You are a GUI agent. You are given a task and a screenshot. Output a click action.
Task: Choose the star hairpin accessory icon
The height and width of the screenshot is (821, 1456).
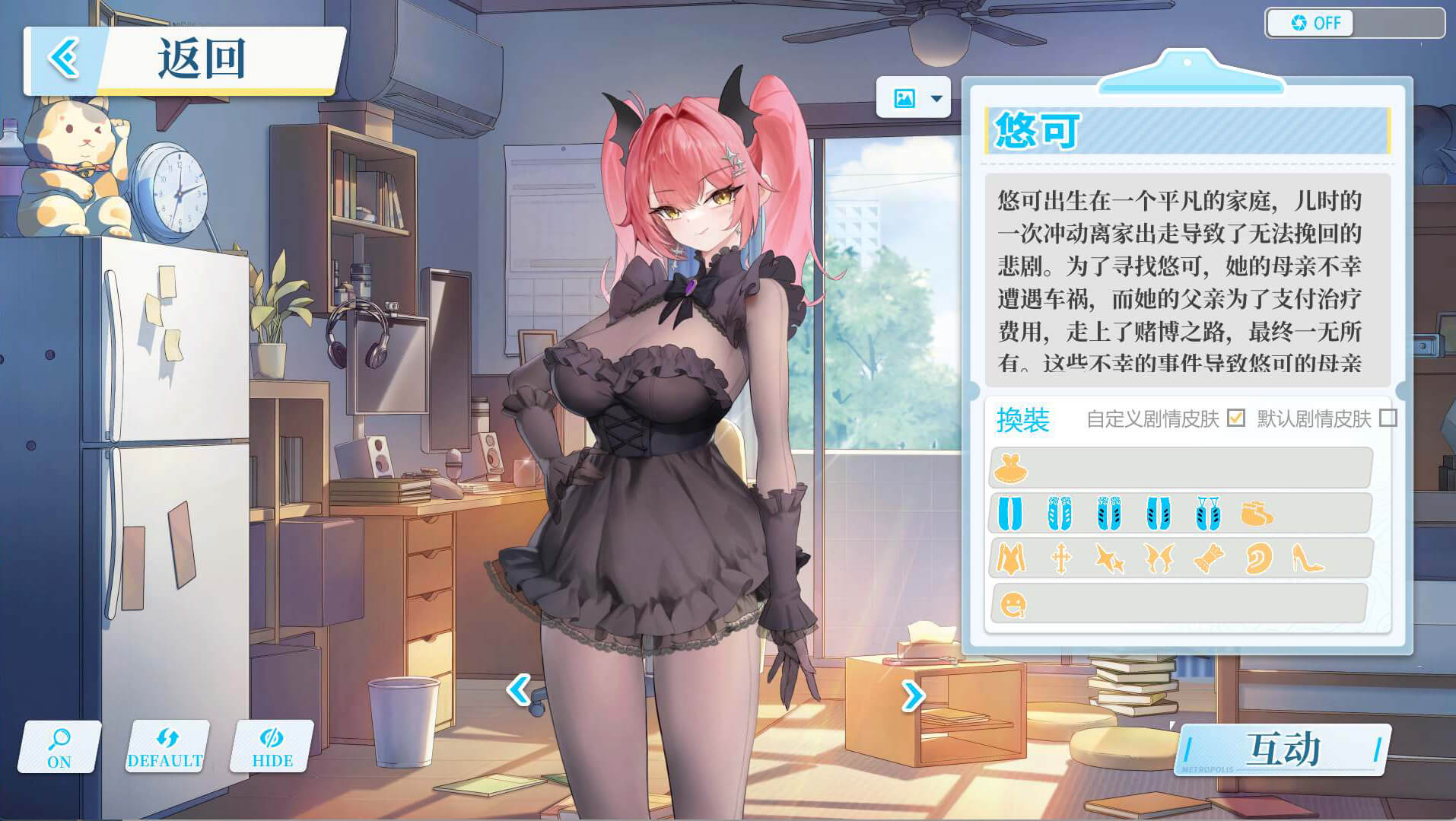[x=1109, y=559]
